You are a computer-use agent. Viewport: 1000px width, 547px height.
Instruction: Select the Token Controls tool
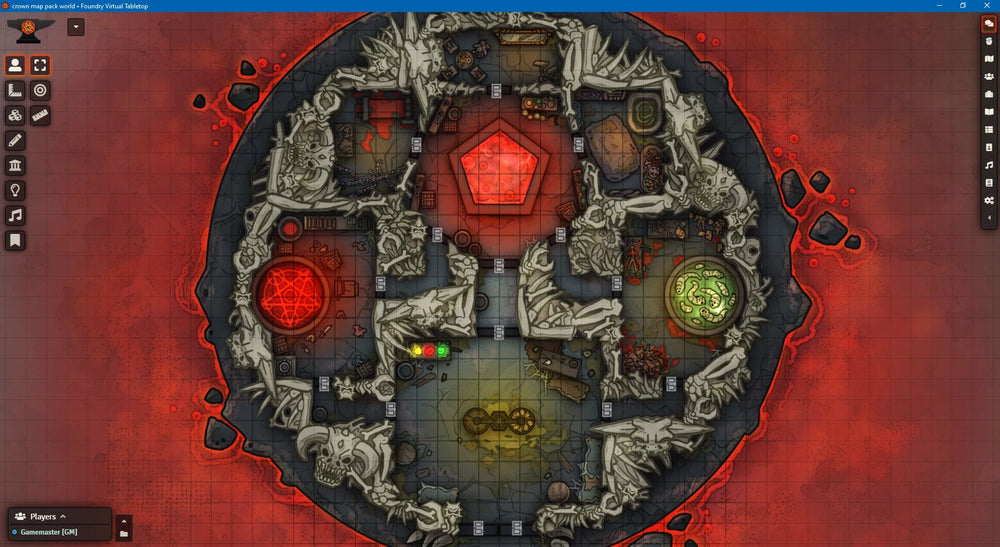15,66
